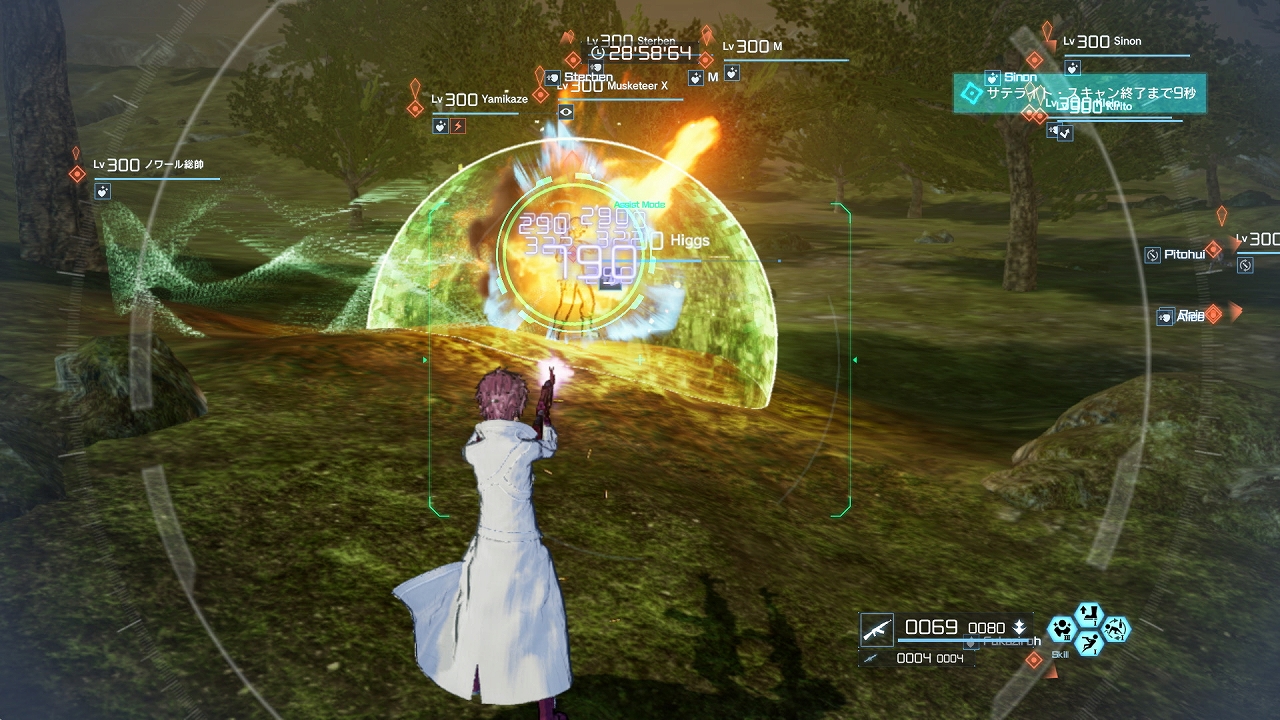Target the Musketeer X nameplate
The height and width of the screenshot is (720, 1280).
point(612,87)
